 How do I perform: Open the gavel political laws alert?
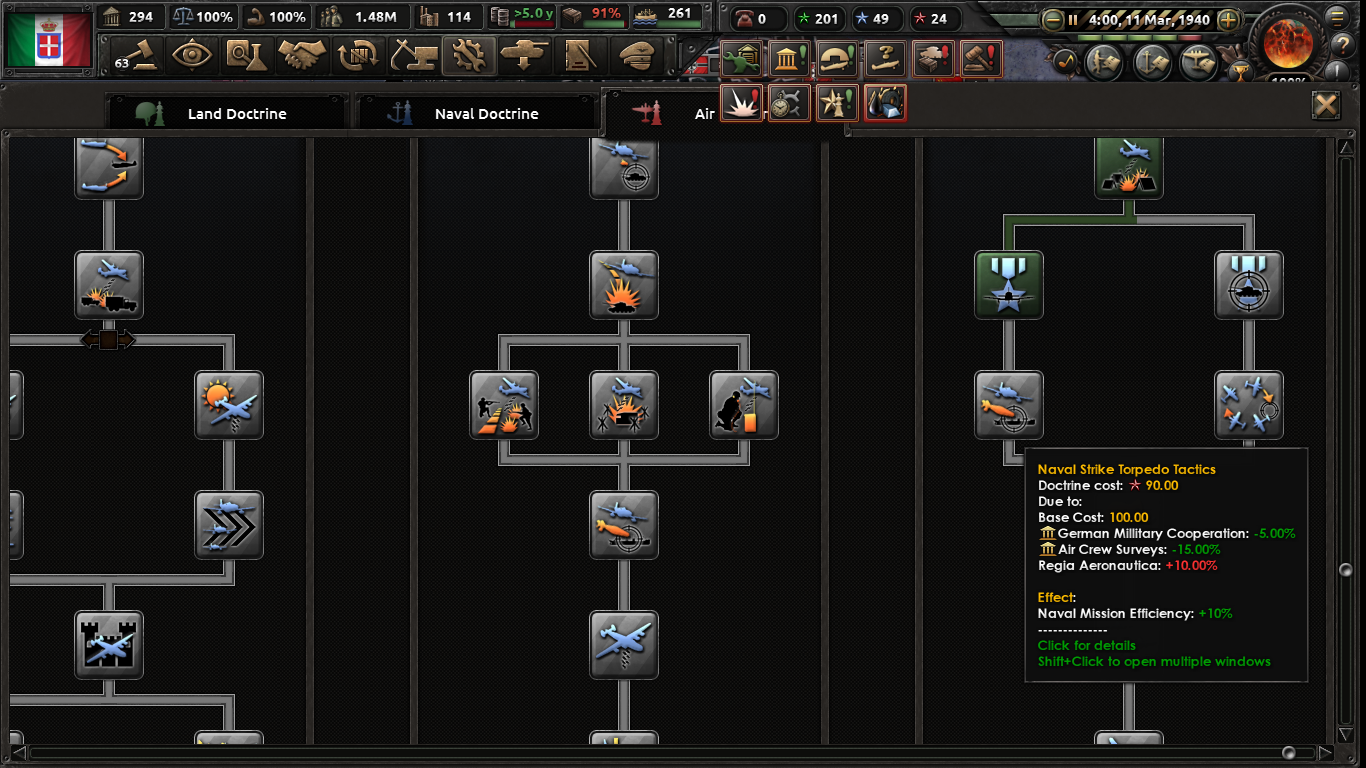tap(982, 58)
